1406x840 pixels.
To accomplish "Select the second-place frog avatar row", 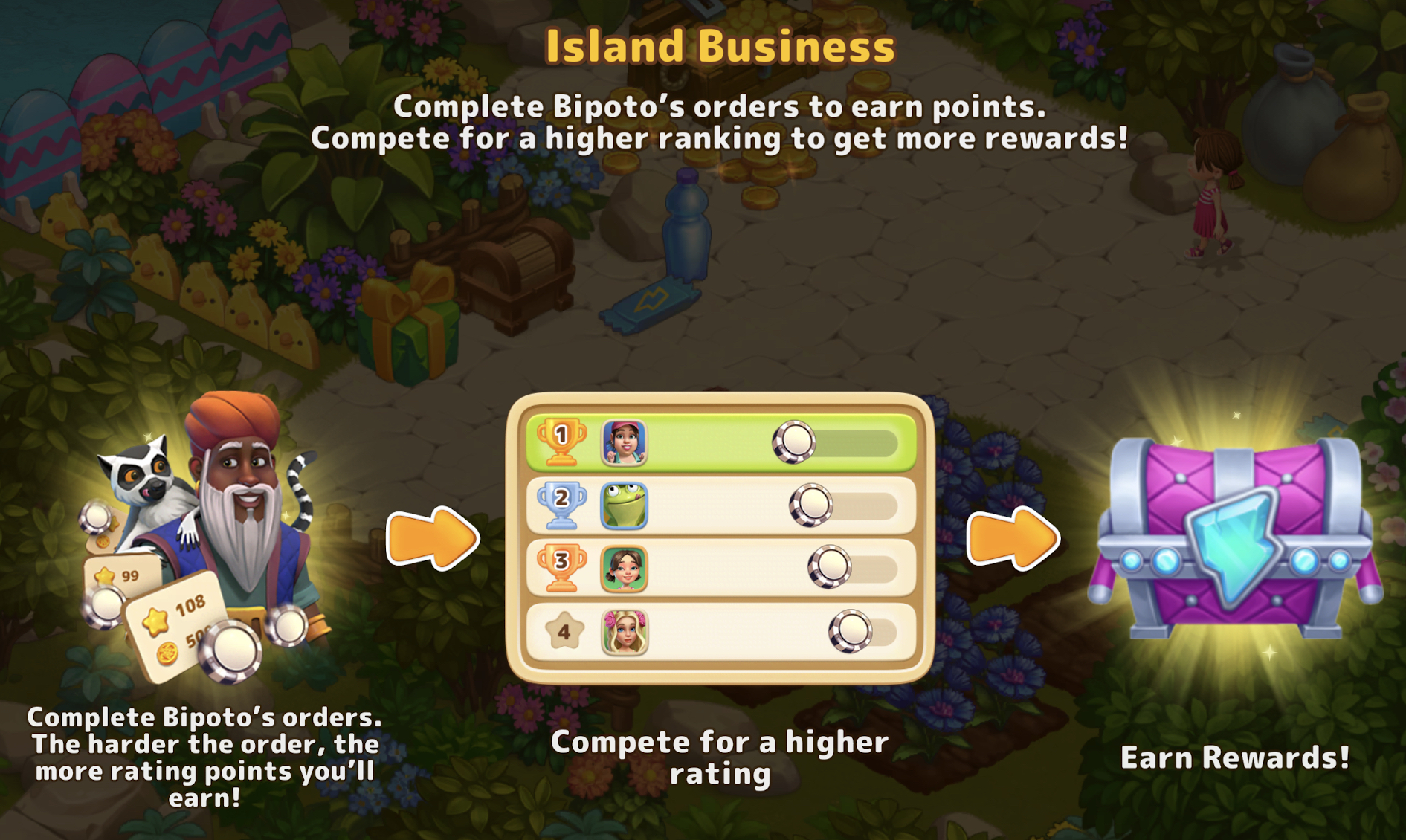I will click(x=720, y=505).
